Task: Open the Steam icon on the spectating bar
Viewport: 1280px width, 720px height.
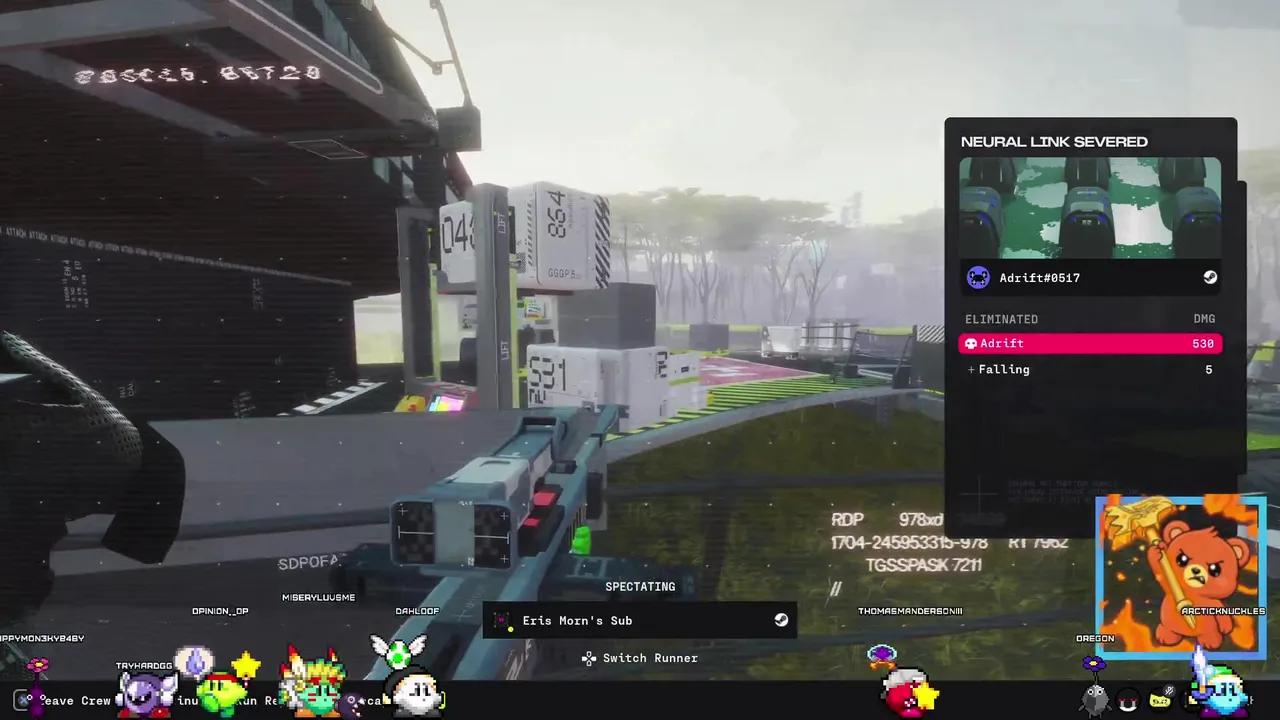Action: 781,620
